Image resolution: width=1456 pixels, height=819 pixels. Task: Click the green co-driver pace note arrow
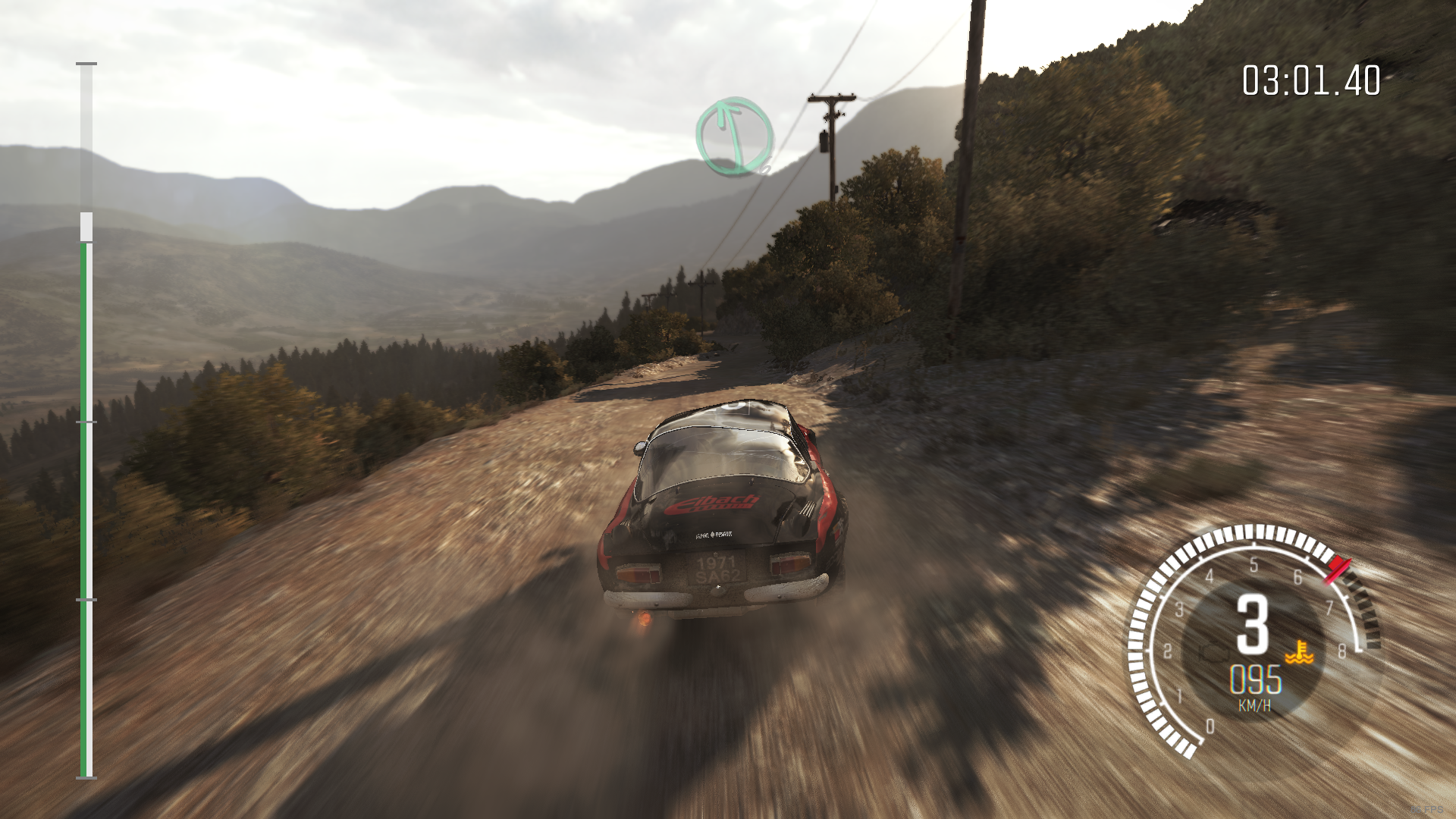click(x=734, y=137)
